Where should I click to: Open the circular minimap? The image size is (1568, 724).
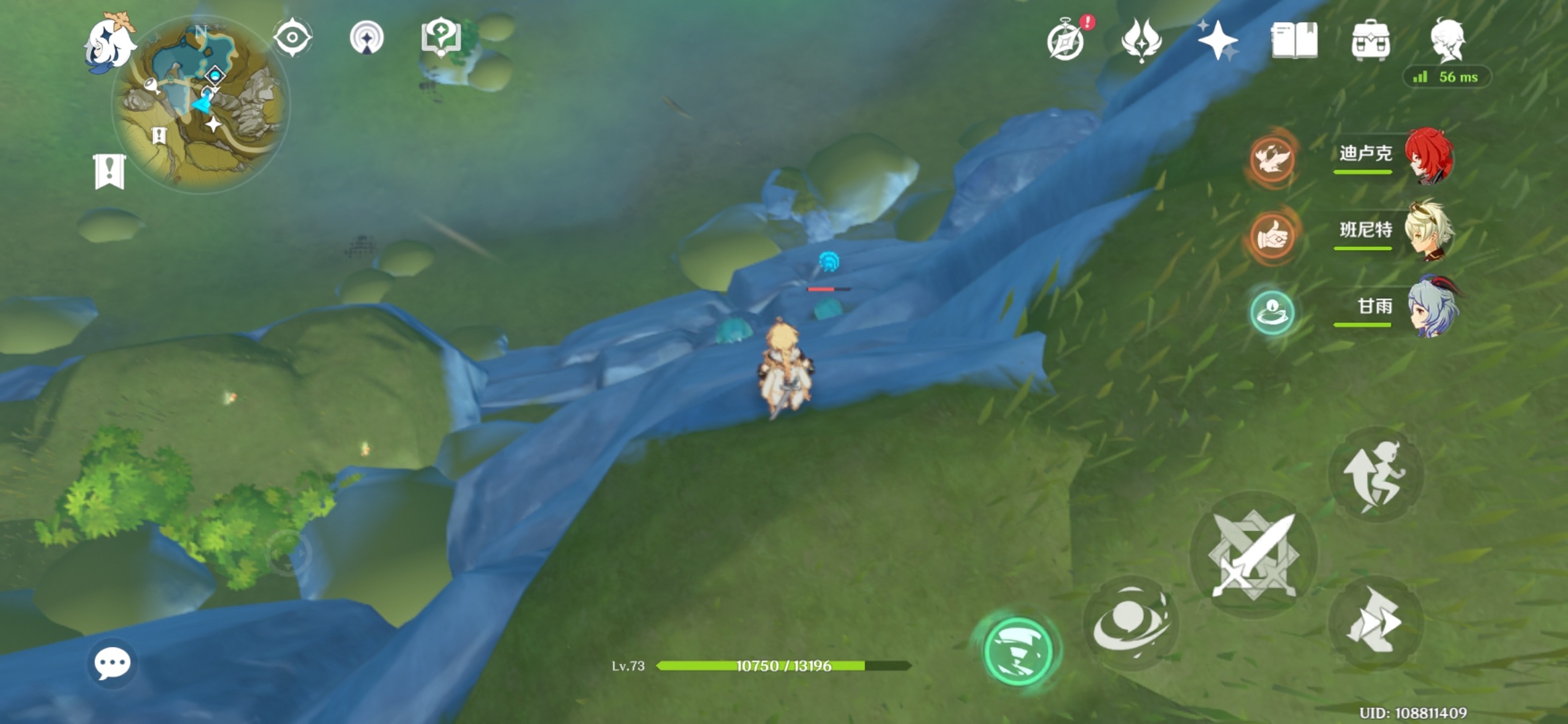tap(201, 105)
